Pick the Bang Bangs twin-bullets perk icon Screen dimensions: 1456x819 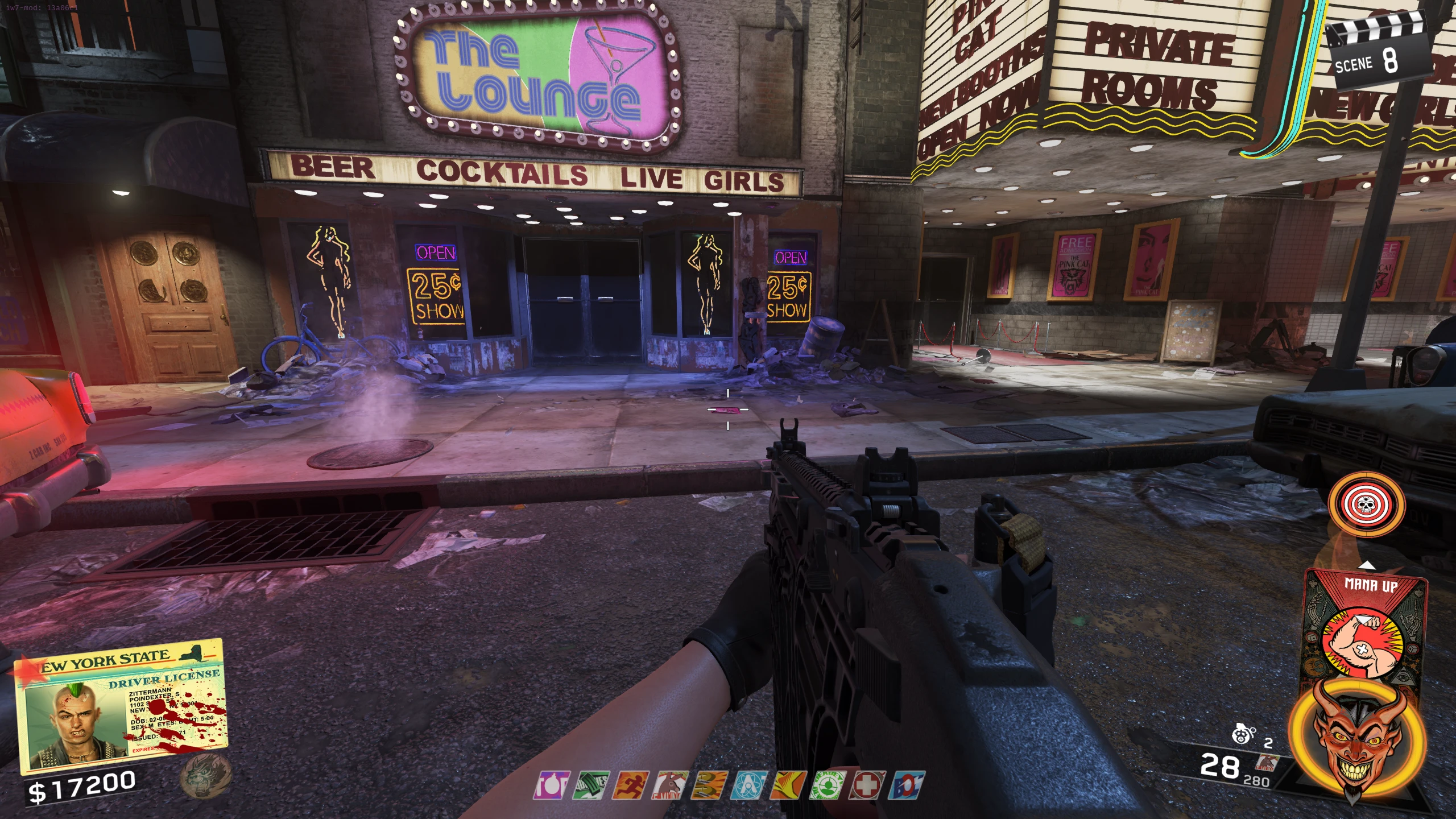tap(710, 785)
